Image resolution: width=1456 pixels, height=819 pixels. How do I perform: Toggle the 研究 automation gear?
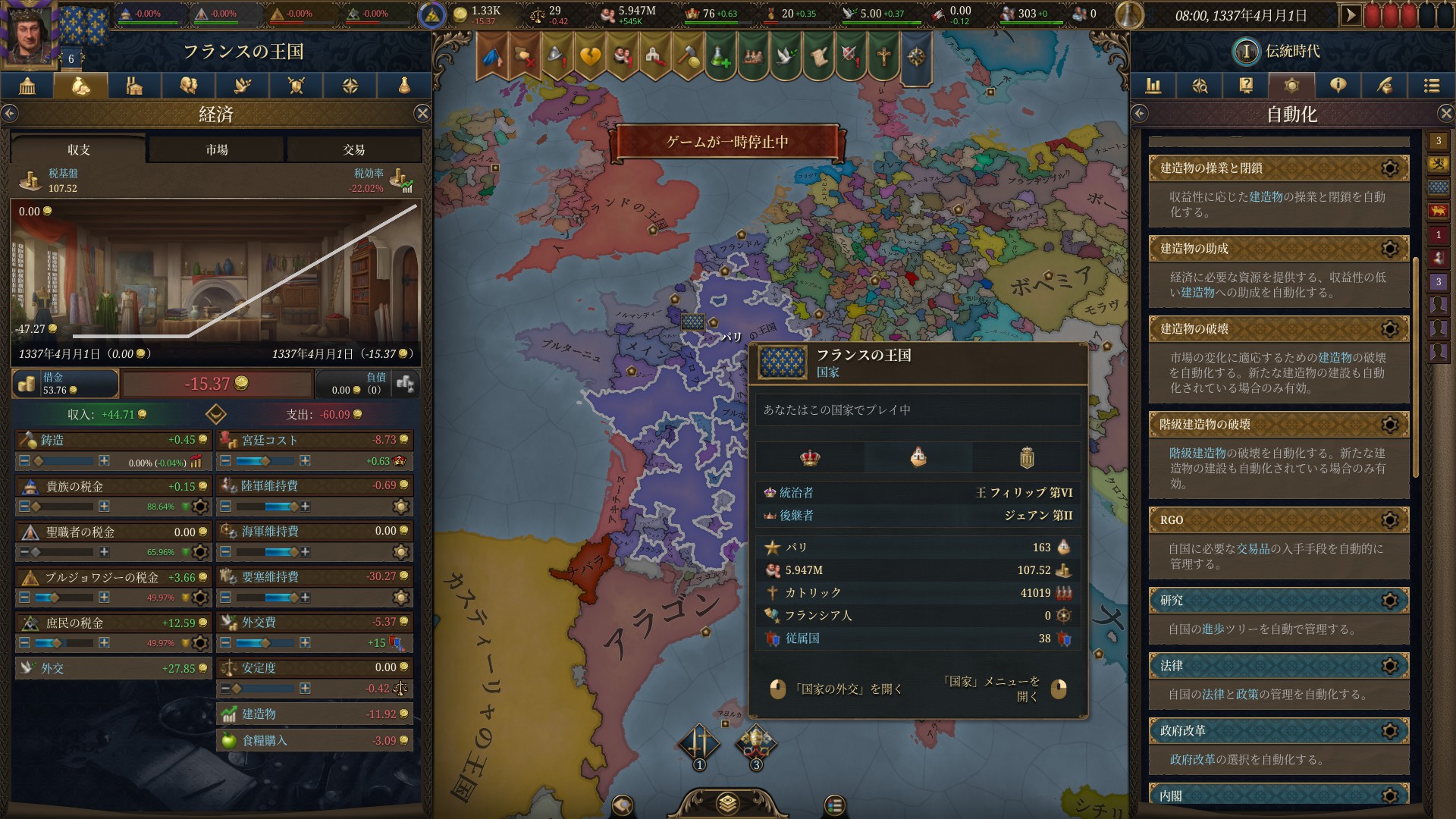coord(1390,600)
